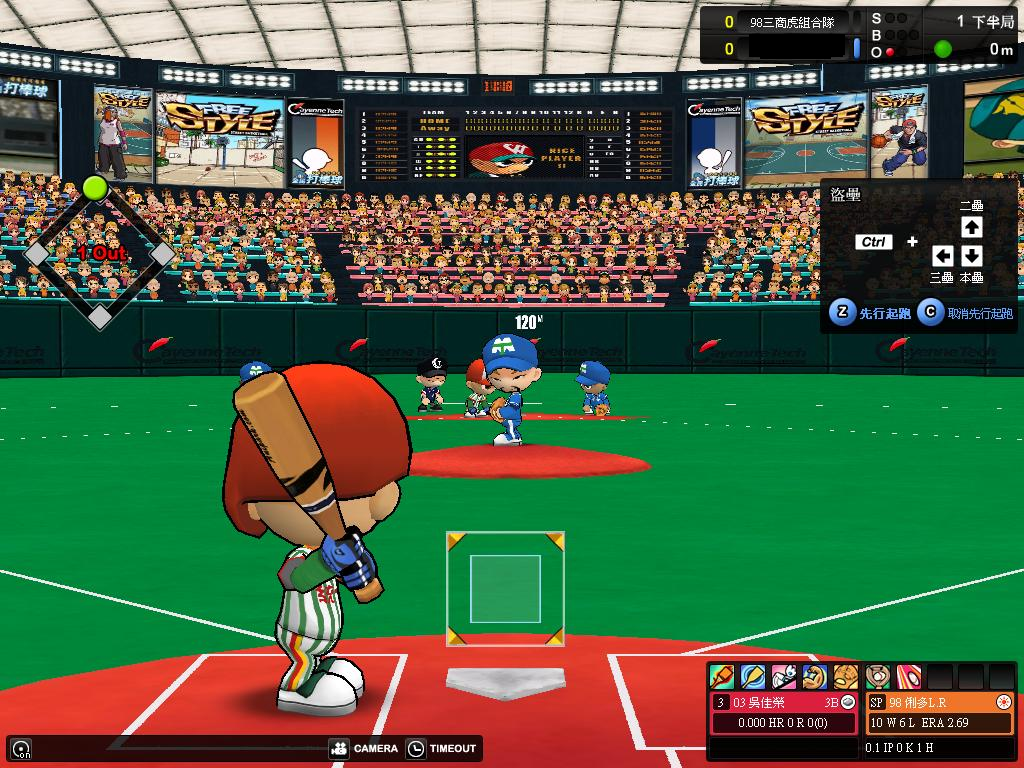Use the bat on blue swirl skill
The height and width of the screenshot is (768, 1024).
click(x=753, y=677)
